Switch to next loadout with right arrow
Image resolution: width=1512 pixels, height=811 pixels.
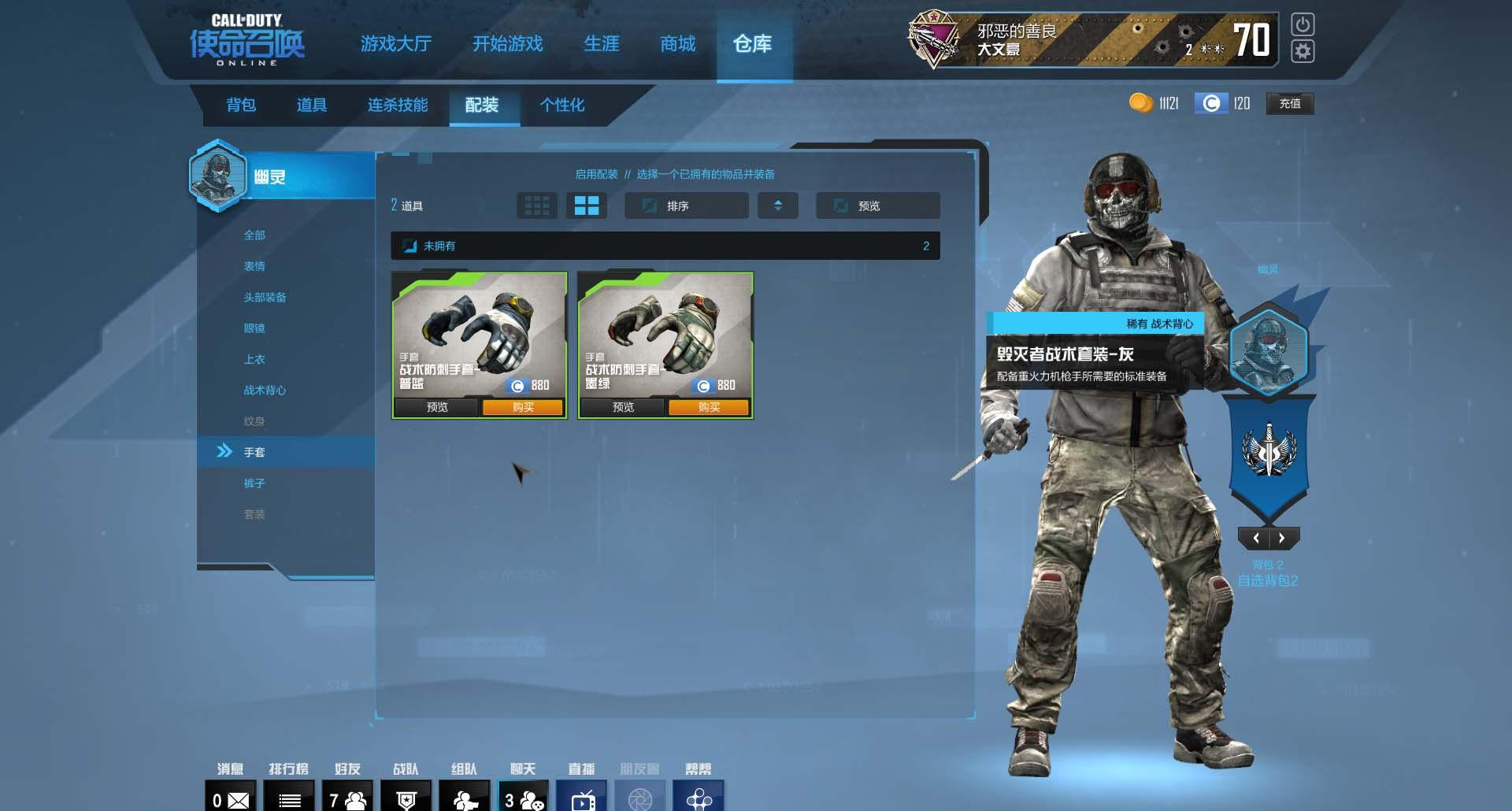1282,539
